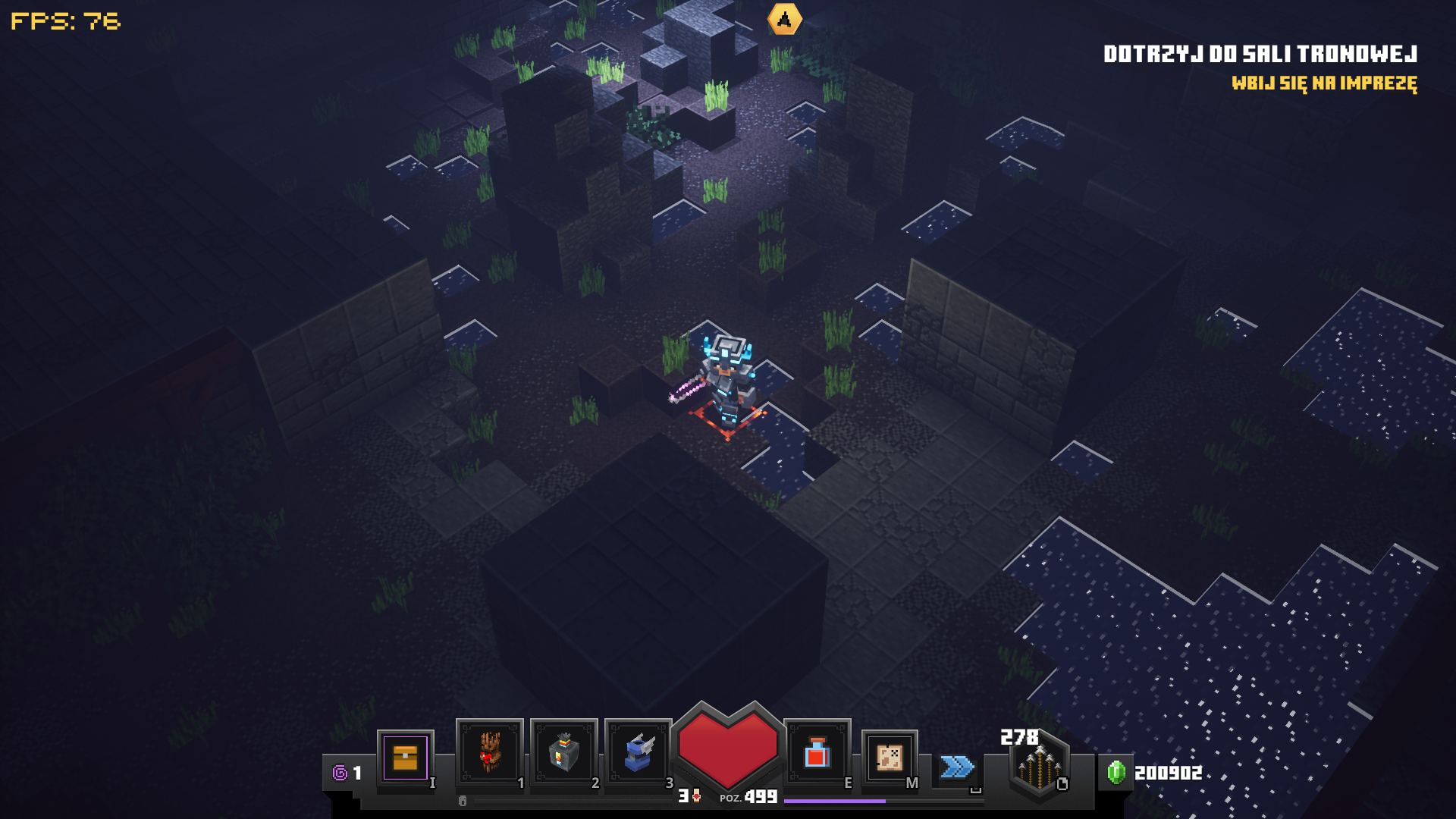Activate the wooden totem artifact in slot 1
This screenshot has width=1456, height=819.
click(x=489, y=752)
